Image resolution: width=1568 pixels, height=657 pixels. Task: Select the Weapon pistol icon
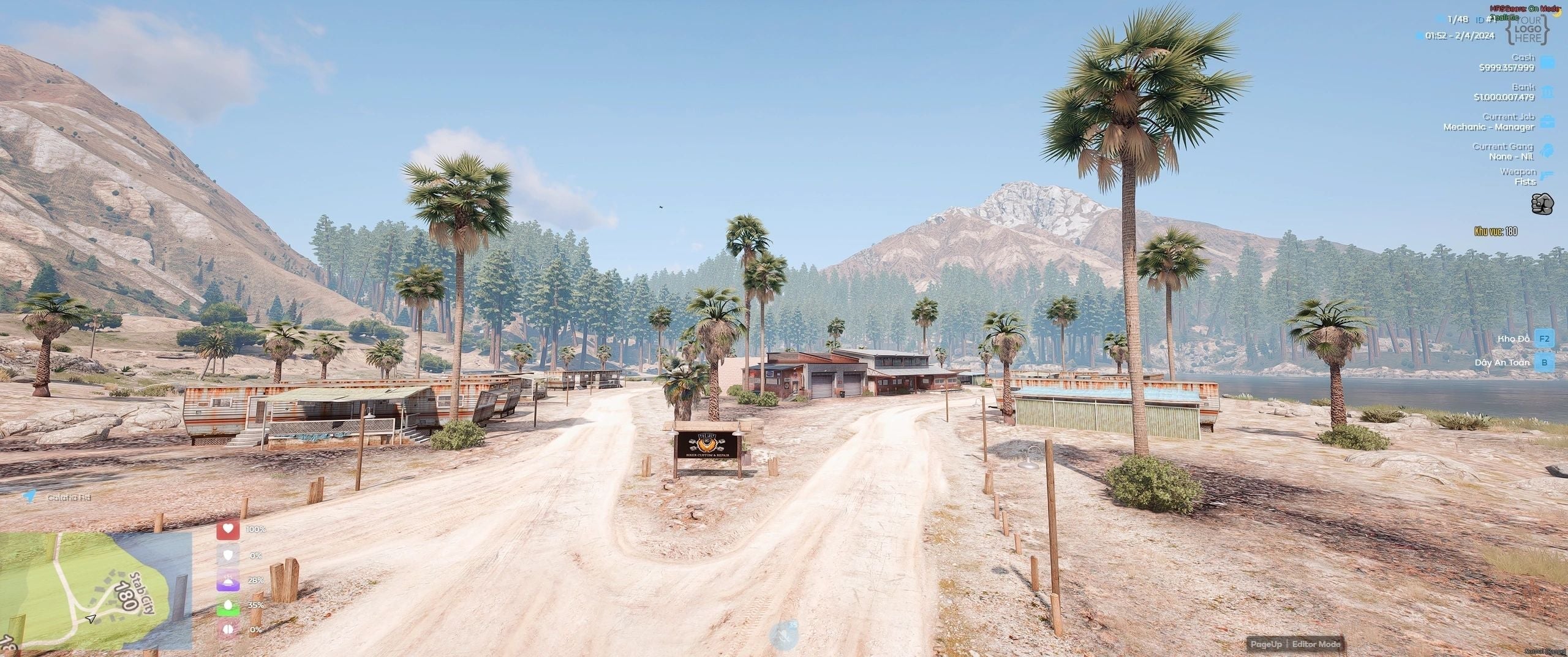tap(1547, 176)
